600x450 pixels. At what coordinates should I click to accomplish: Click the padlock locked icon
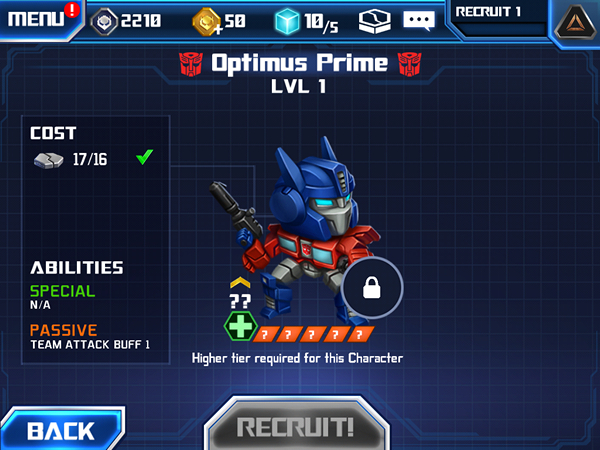[x=372, y=290]
